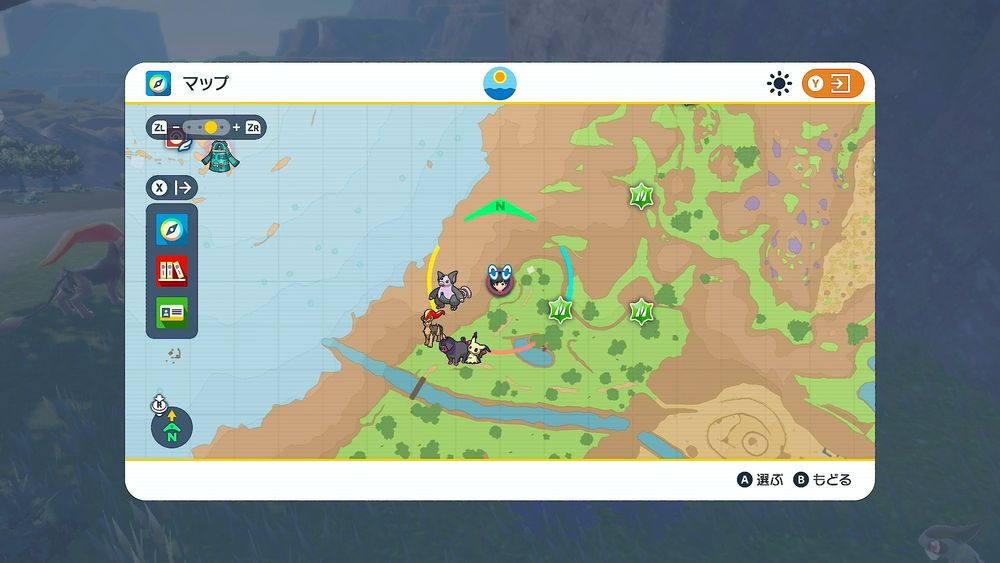Click the yellow knob on the zoom slider
This screenshot has height=563, width=1000.
[211, 128]
